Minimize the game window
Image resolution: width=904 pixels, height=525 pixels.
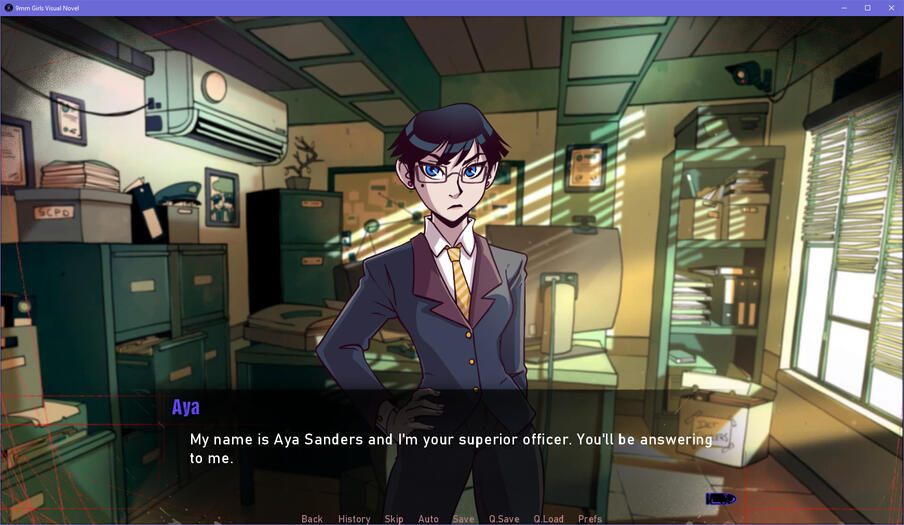pyautogui.click(x=843, y=8)
